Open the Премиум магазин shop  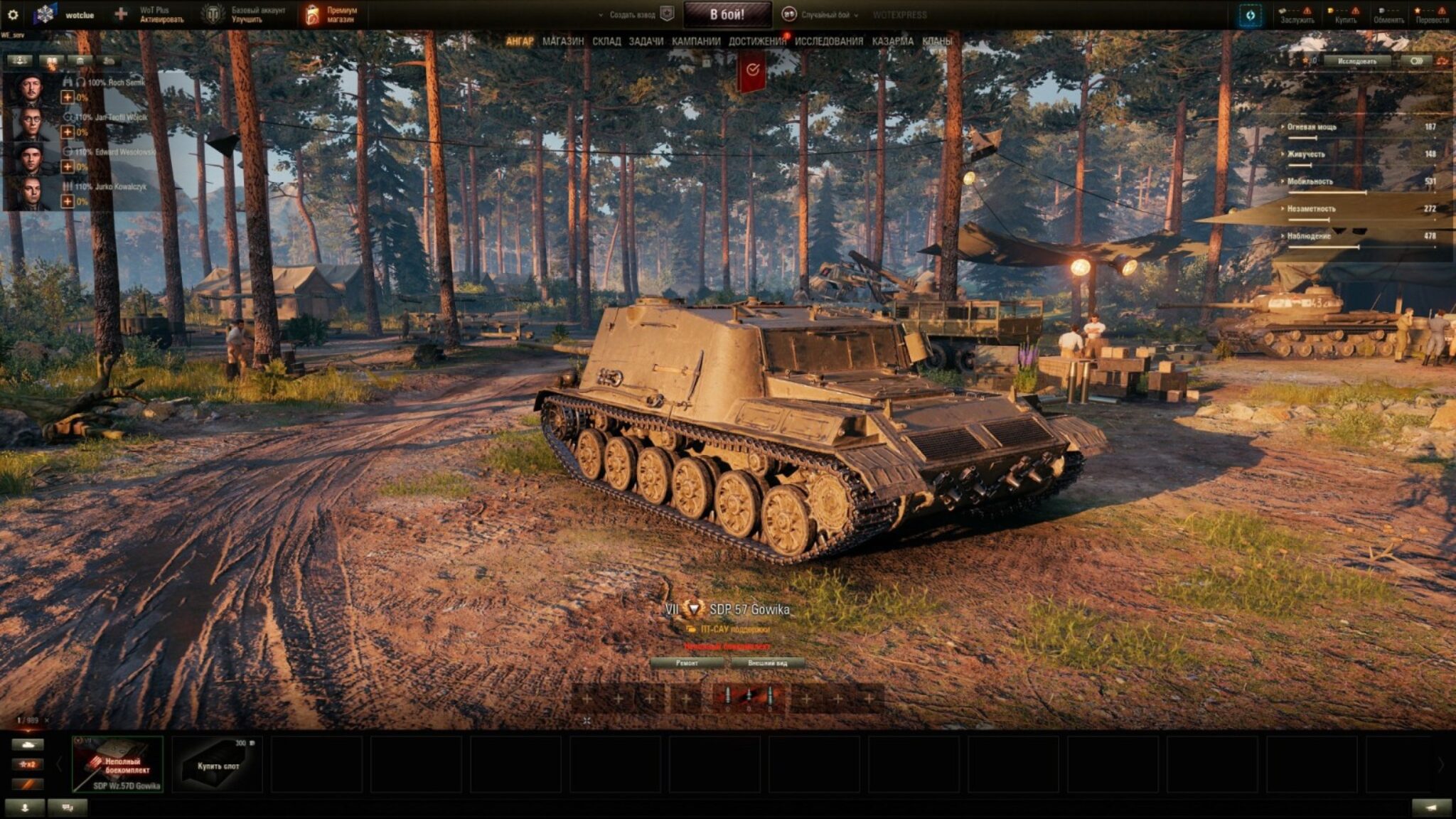331,15
